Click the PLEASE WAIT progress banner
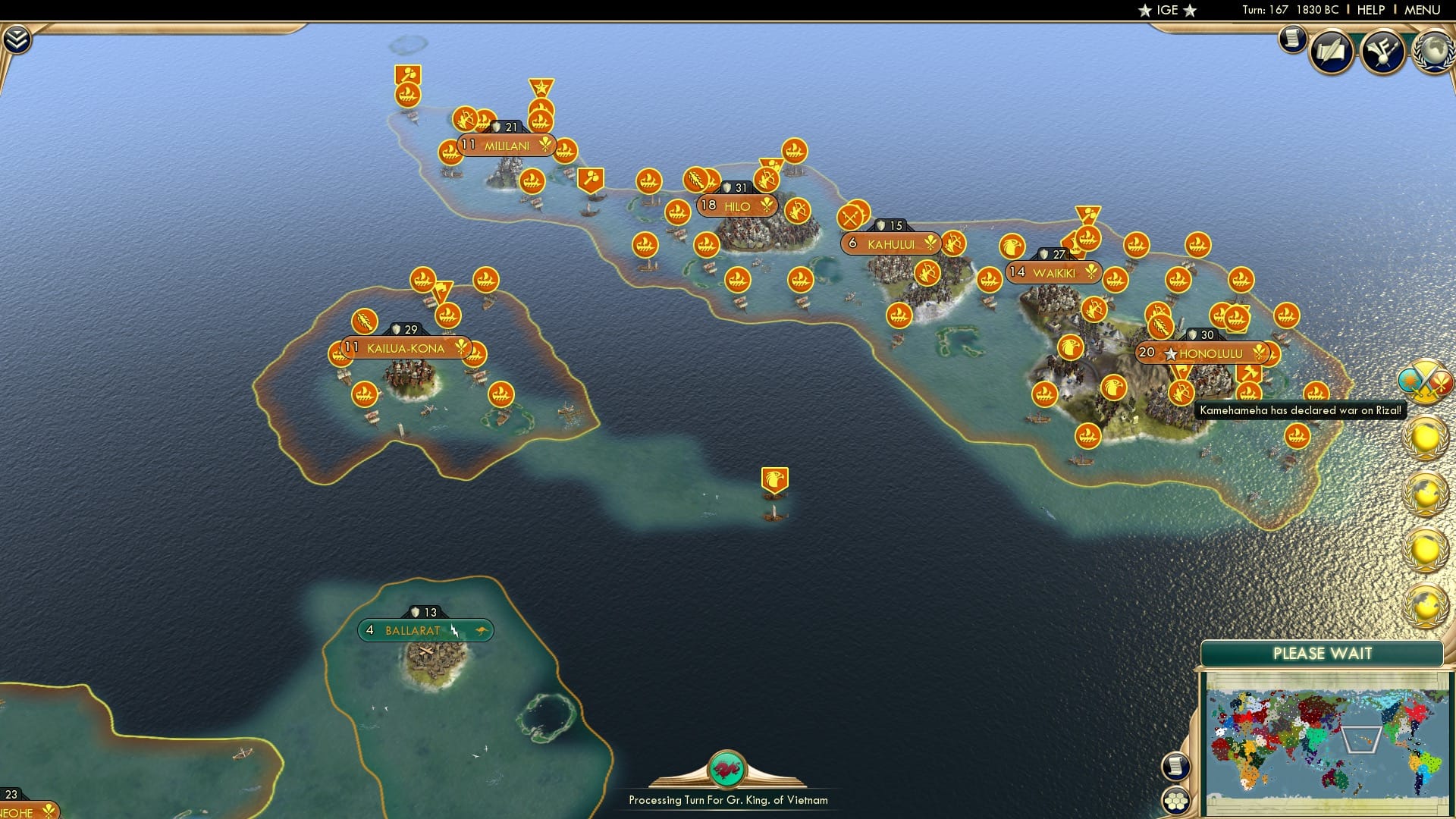This screenshot has width=1456, height=819. pyautogui.click(x=1323, y=653)
